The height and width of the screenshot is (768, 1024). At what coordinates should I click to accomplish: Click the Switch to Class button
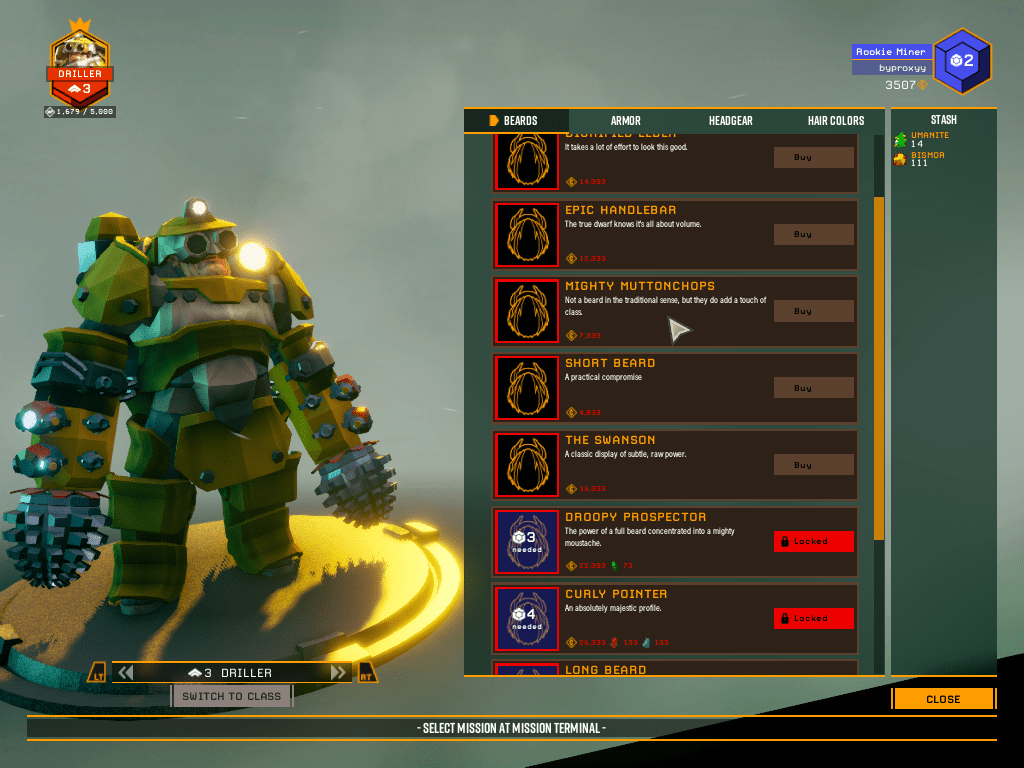pyautogui.click(x=232, y=696)
